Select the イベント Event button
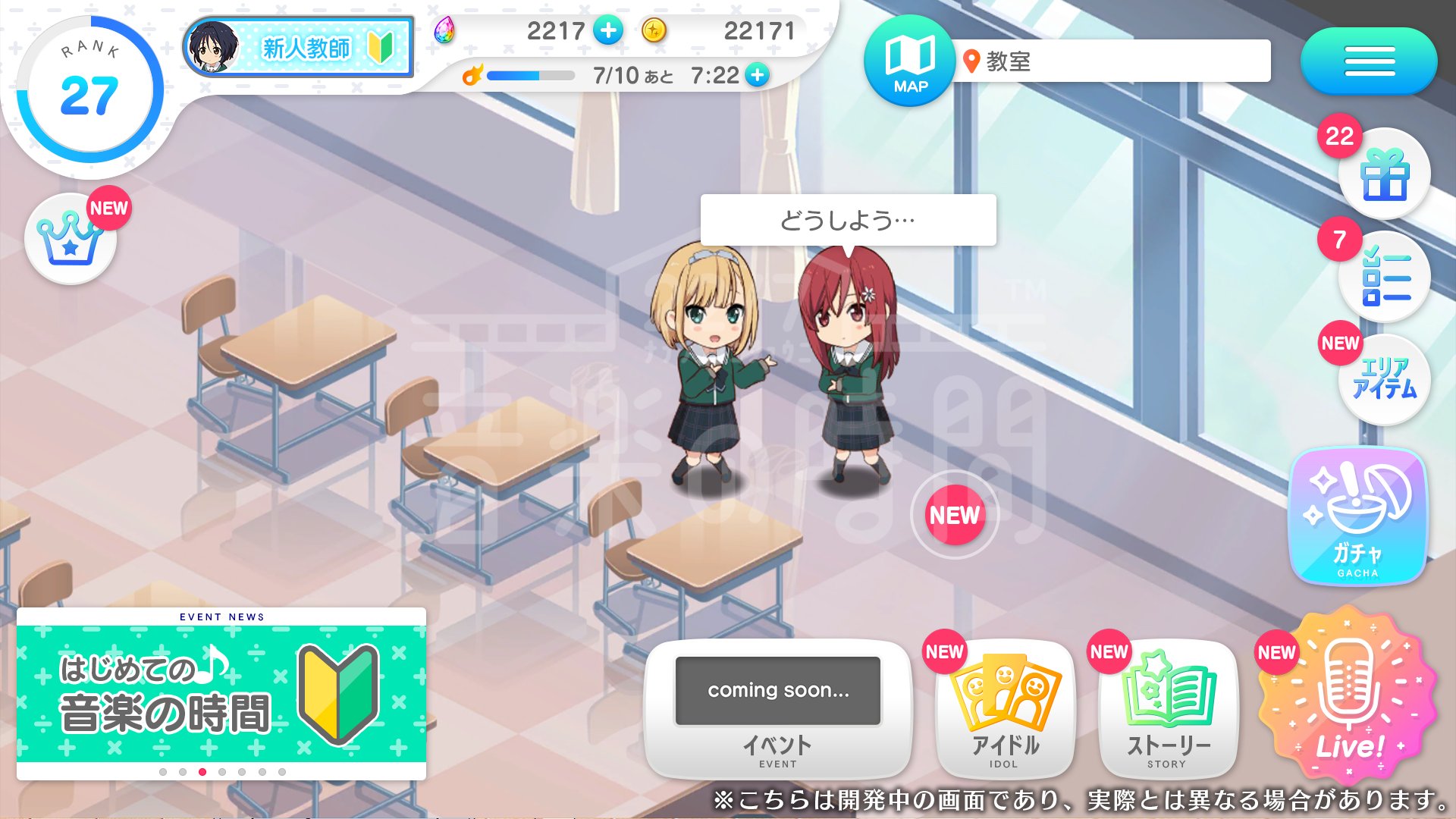The width and height of the screenshot is (1456, 819). coord(777,709)
